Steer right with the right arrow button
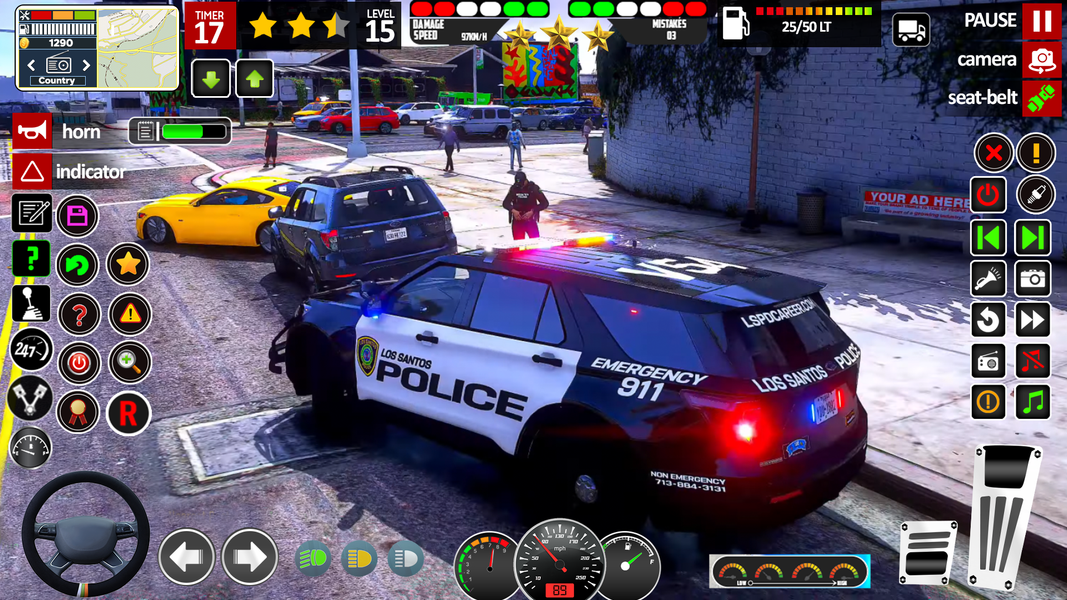The height and width of the screenshot is (600, 1067). tap(249, 557)
